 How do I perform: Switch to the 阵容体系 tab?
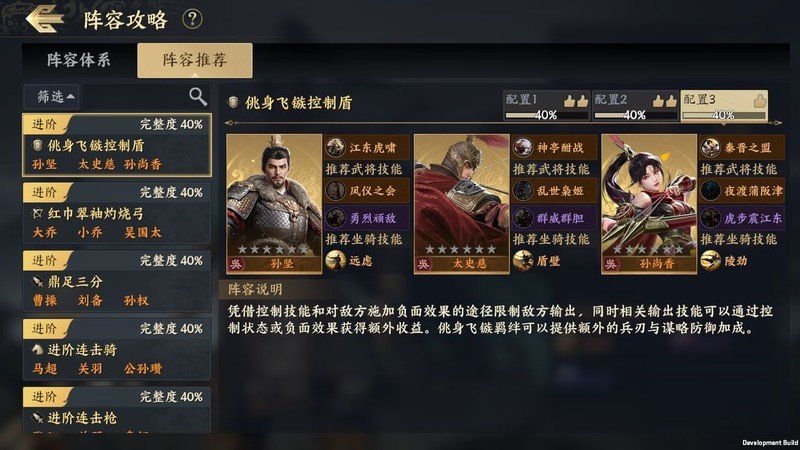[x=79, y=60]
